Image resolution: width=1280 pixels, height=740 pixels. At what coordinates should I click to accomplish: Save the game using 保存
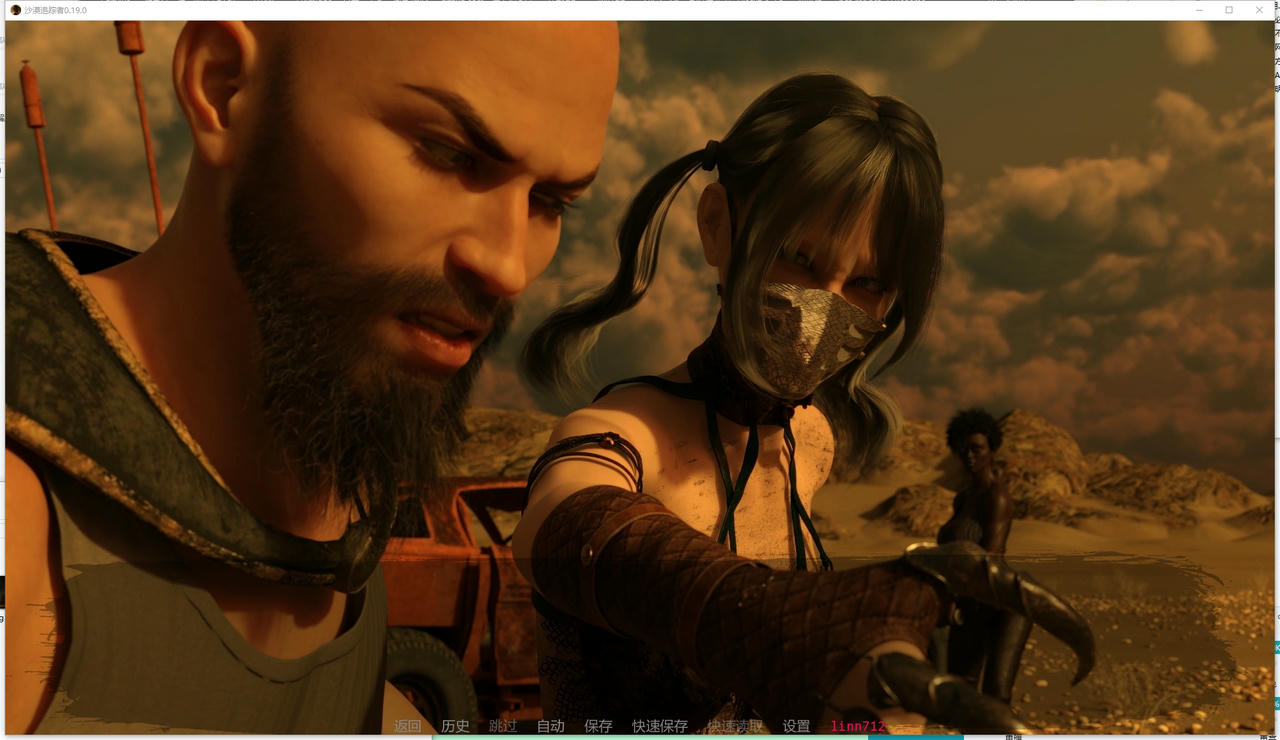(x=598, y=726)
